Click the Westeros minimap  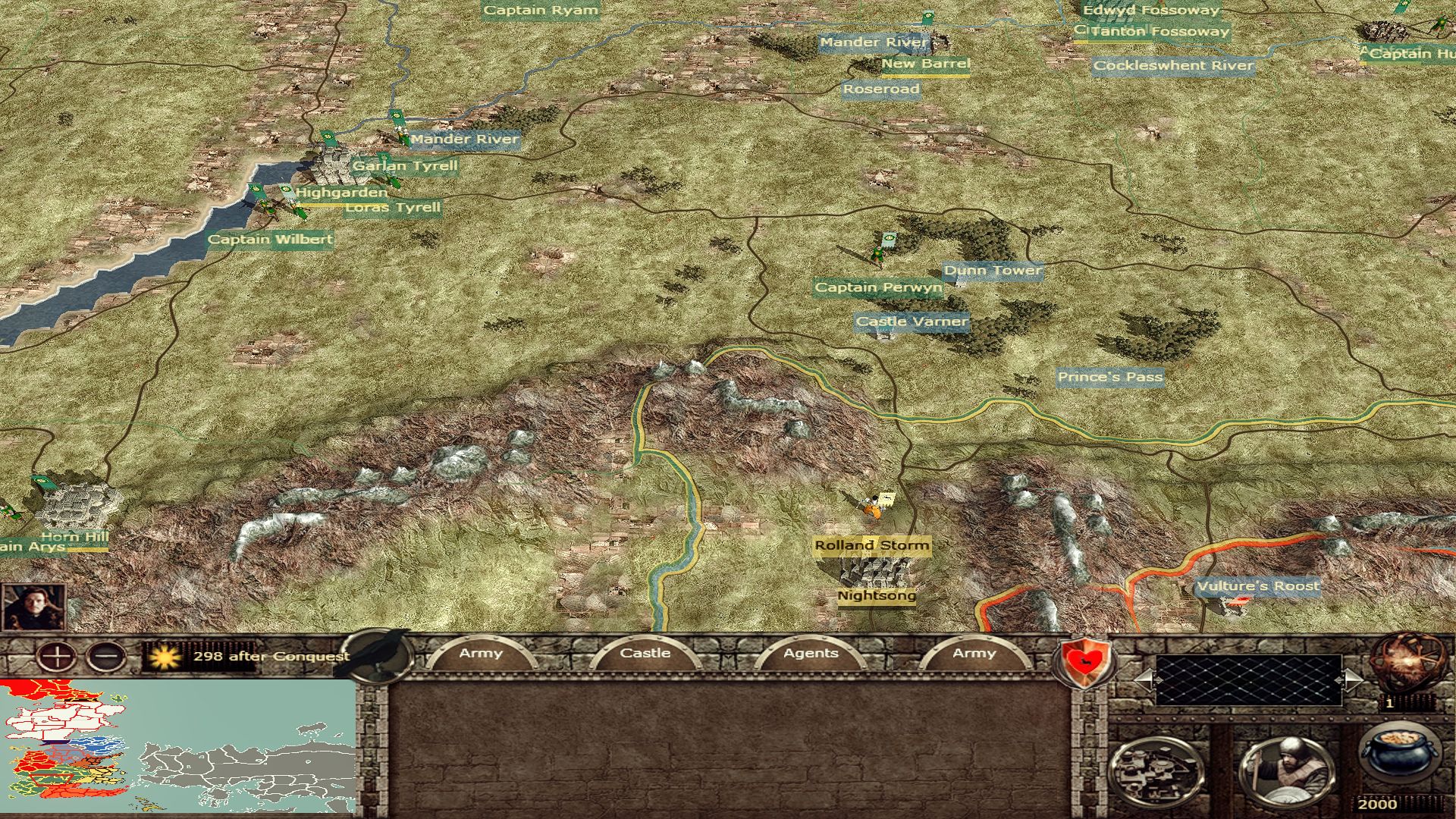point(178,746)
